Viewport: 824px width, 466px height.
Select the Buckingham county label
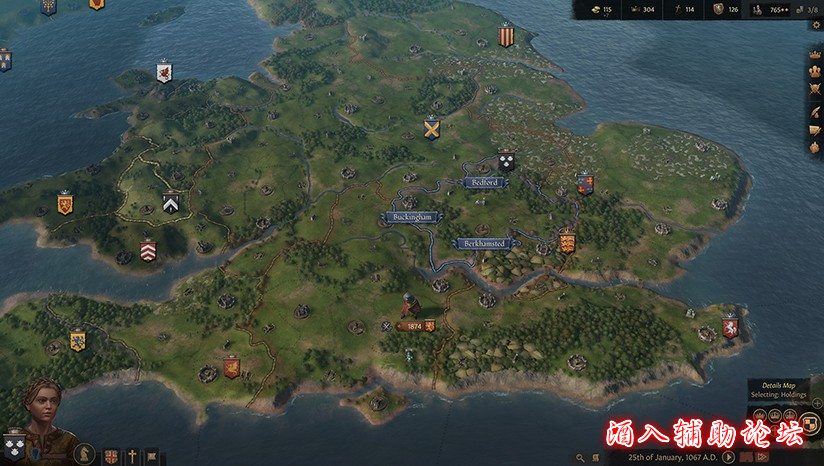point(411,217)
